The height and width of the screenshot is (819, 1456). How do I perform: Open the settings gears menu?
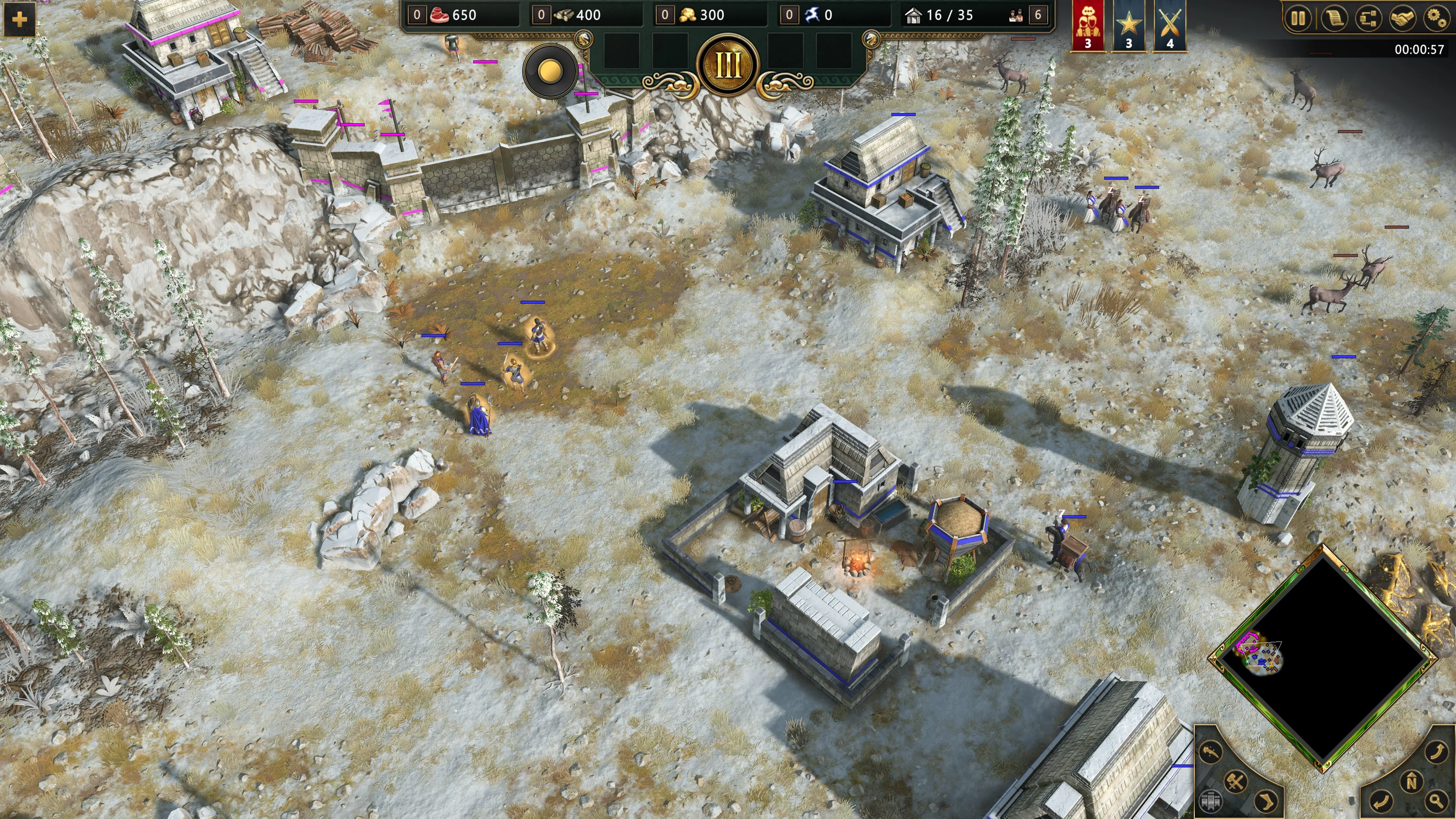tap(1436, 19)
